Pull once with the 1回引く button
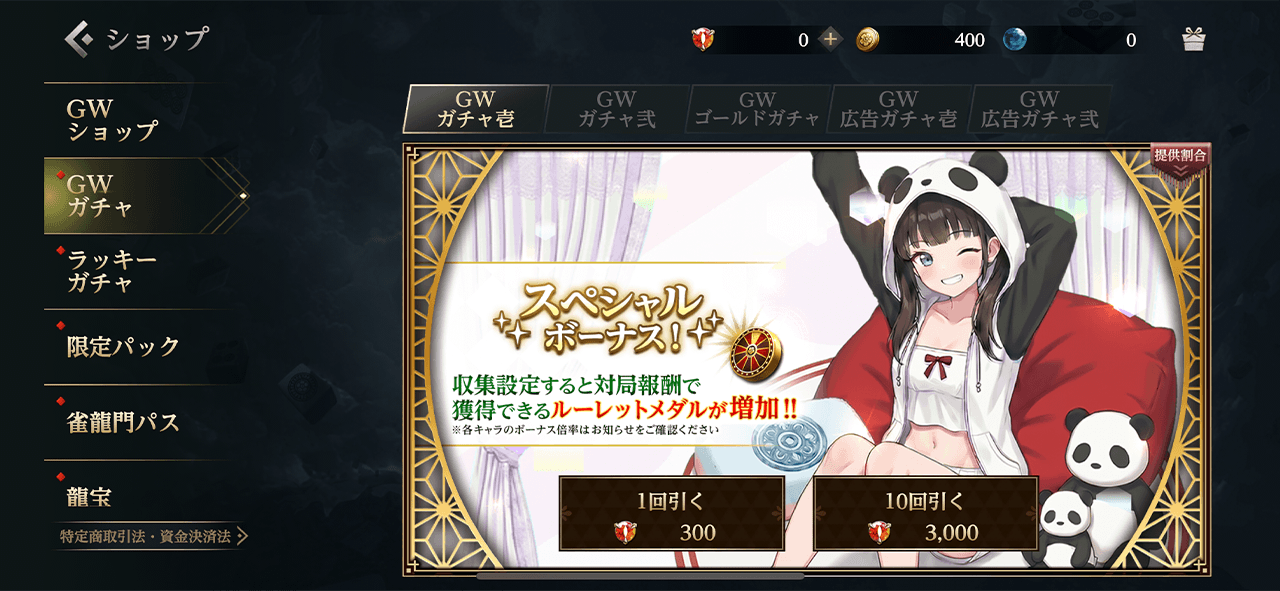The height and width of the screenshot is (591, 1280). coord(671,513)
